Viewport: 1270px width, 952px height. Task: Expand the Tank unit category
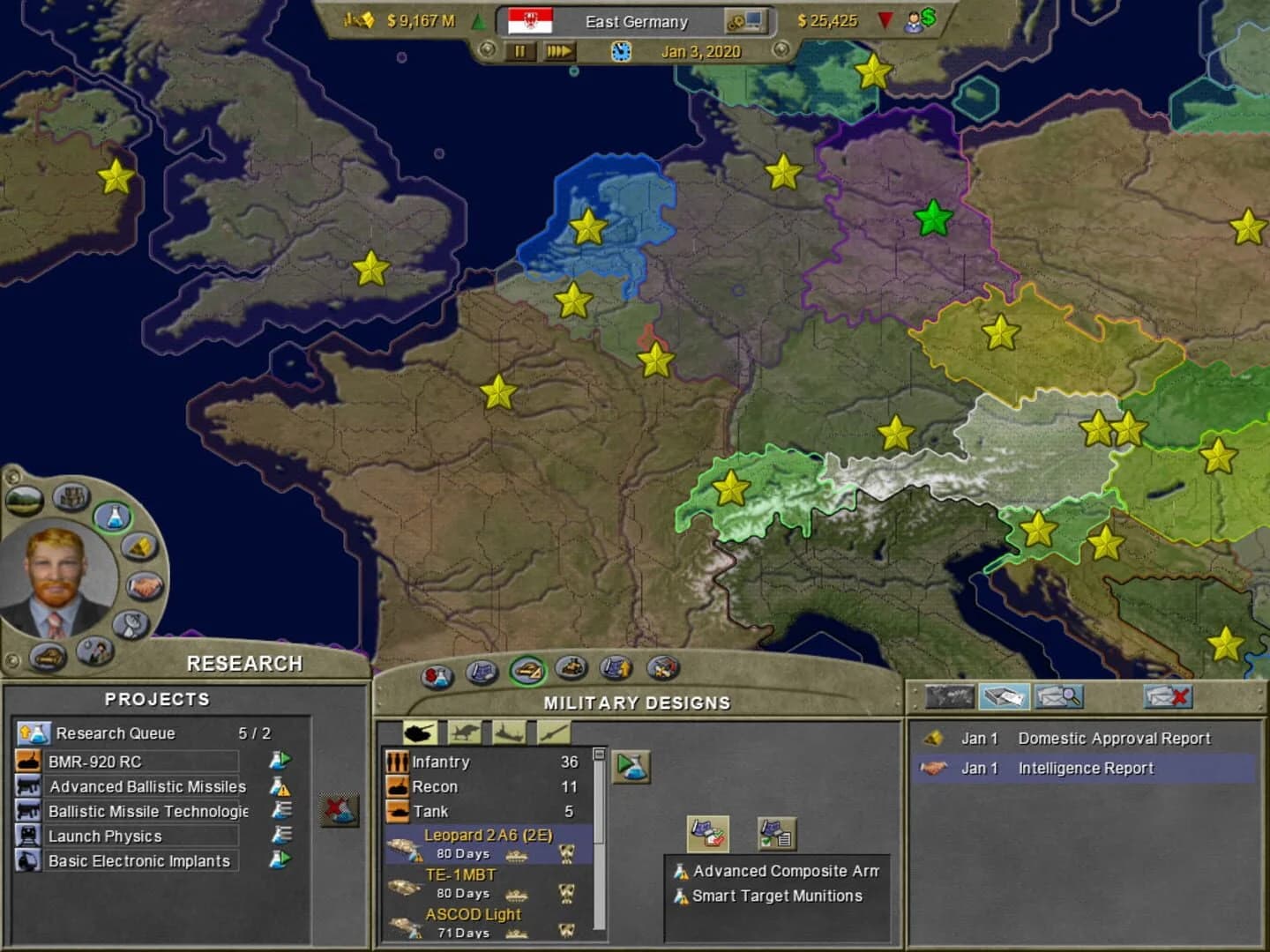coord(431,810)
